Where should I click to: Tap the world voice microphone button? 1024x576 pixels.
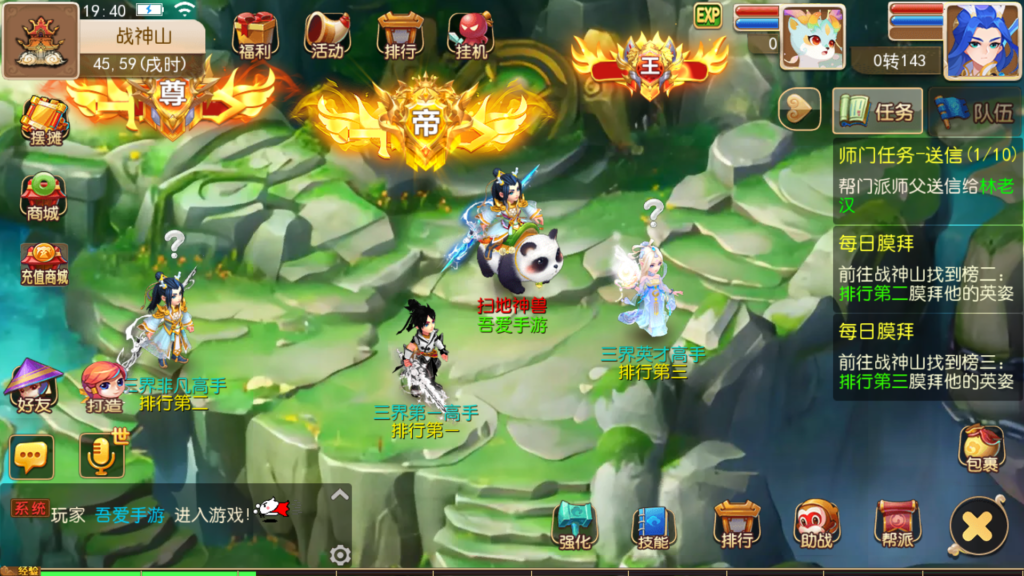(102, 456)
